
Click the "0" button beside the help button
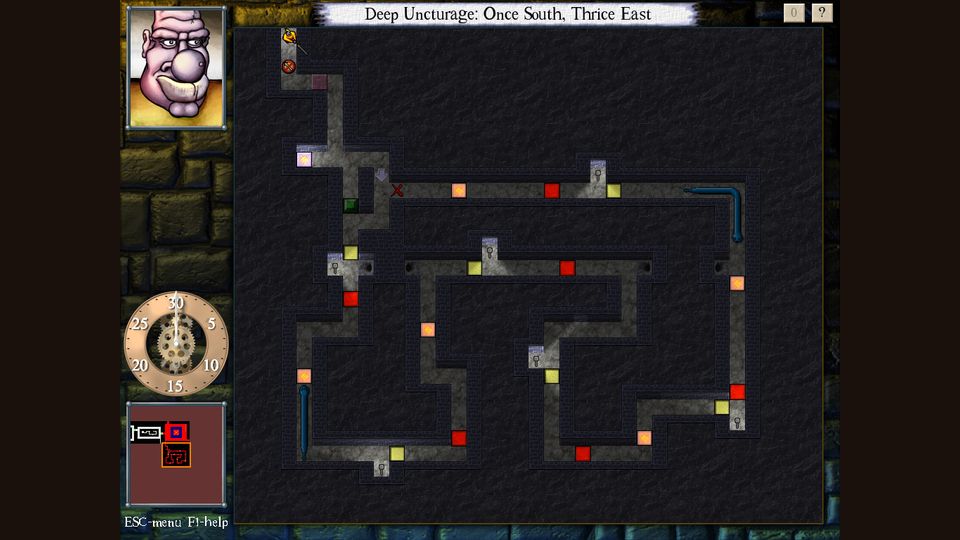coord(794,13)
